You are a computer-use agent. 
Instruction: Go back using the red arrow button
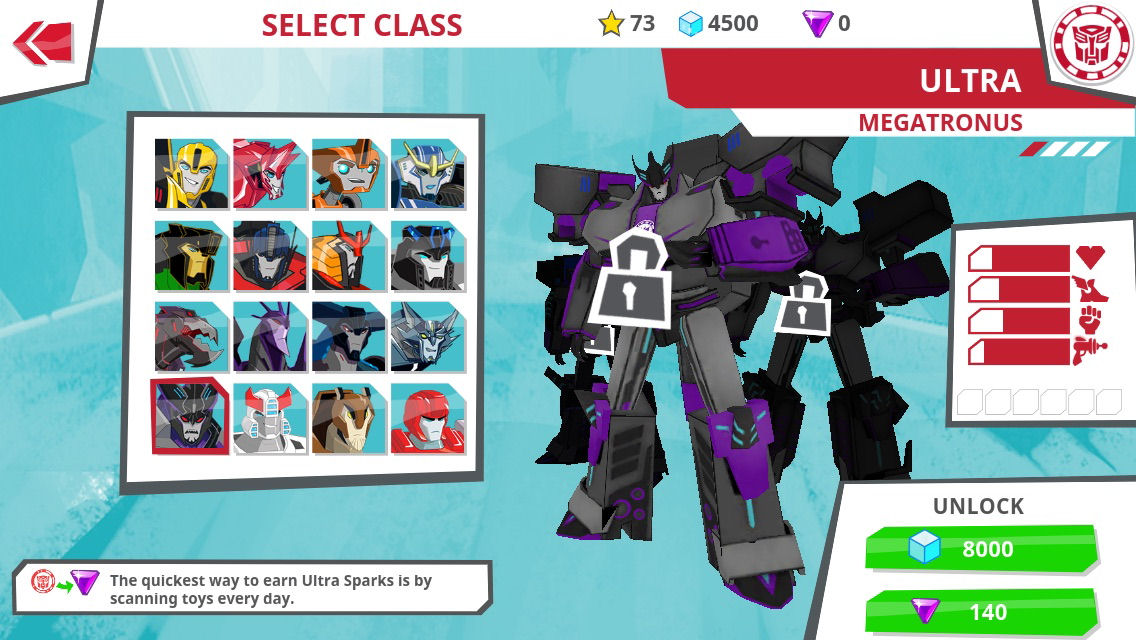click(44, 43)
